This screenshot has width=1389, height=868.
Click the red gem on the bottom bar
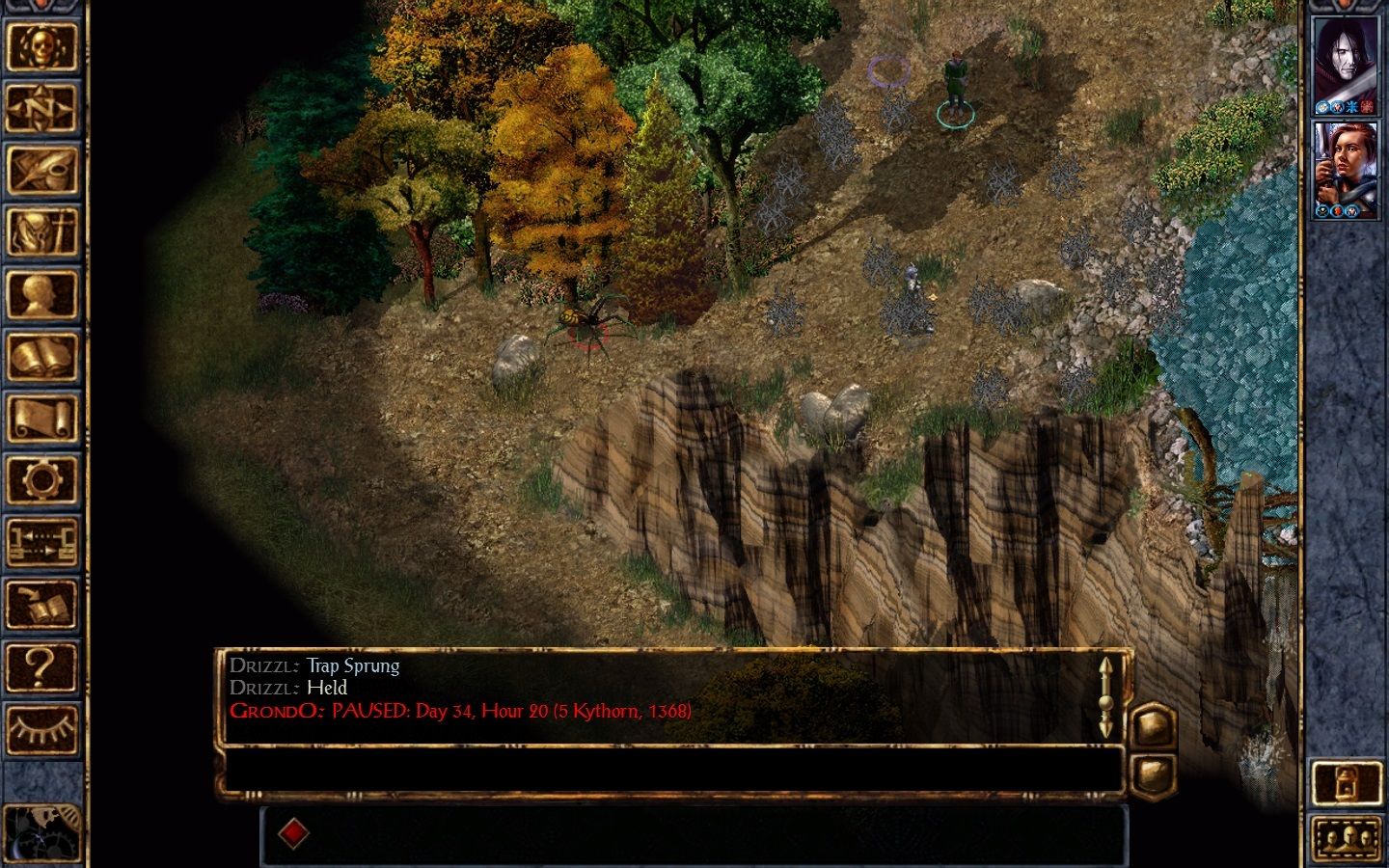[x=294, y=833]
